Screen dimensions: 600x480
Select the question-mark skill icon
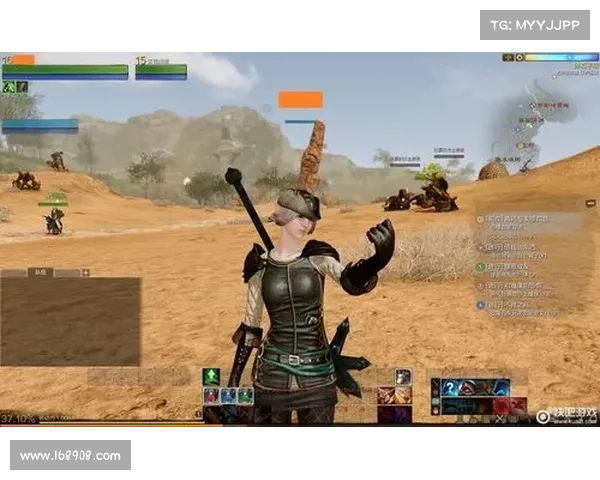tap(451, 388)
